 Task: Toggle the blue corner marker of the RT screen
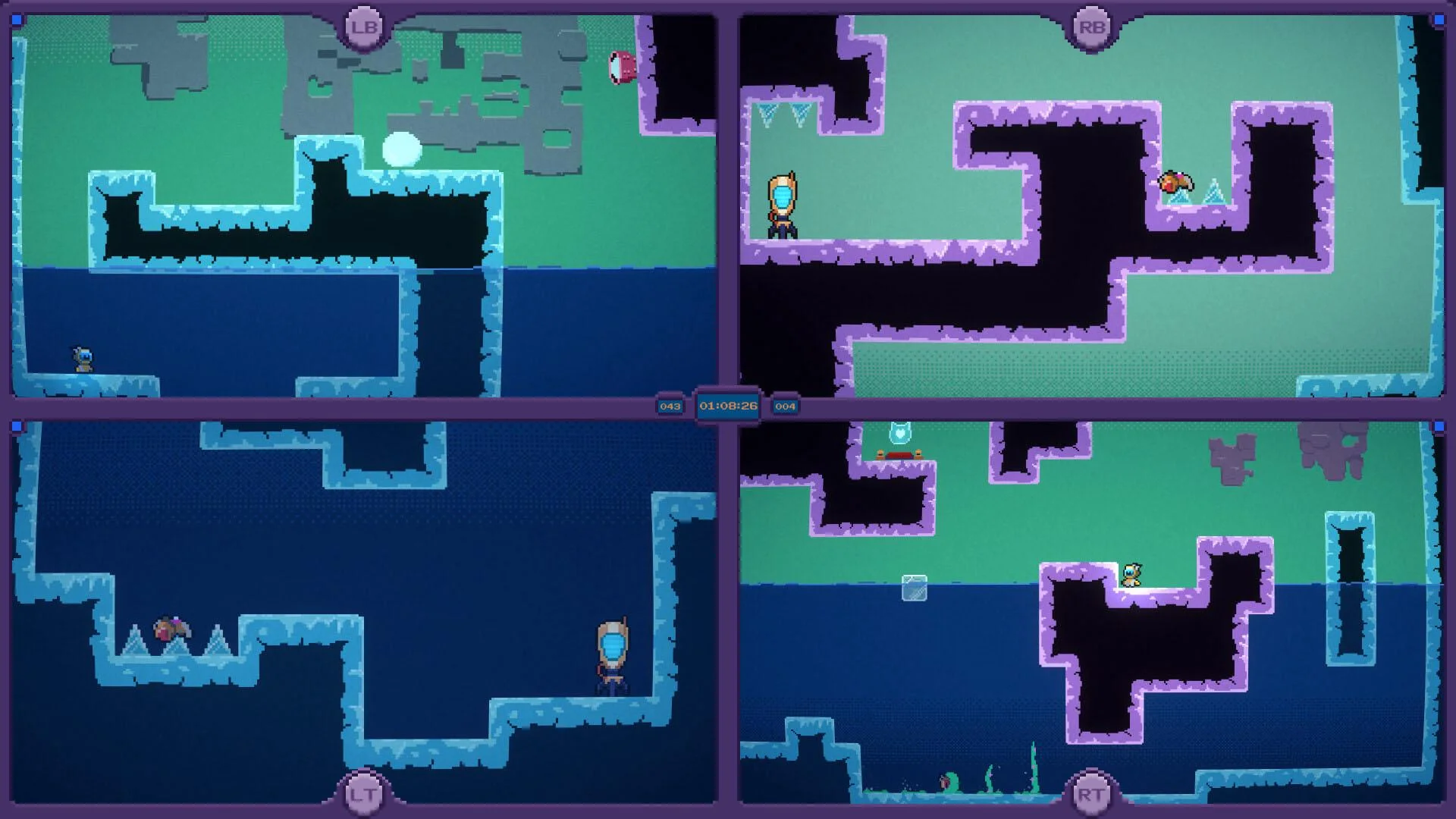1440,426
